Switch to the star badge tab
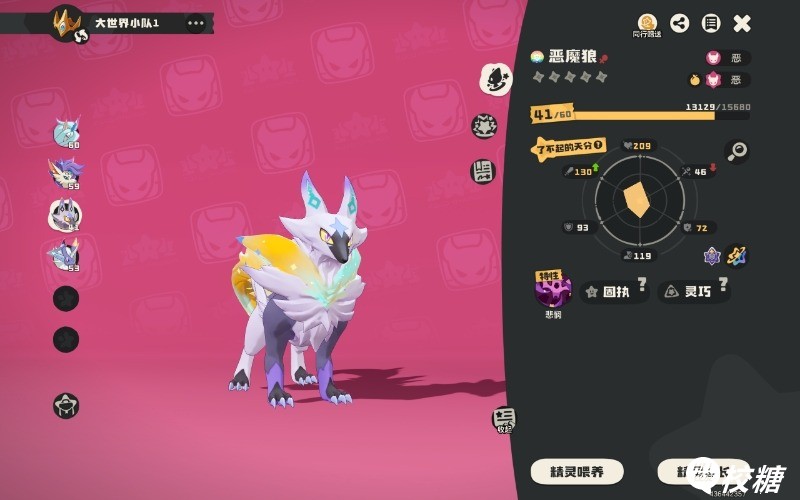800x500 pixels. point(484,126)
